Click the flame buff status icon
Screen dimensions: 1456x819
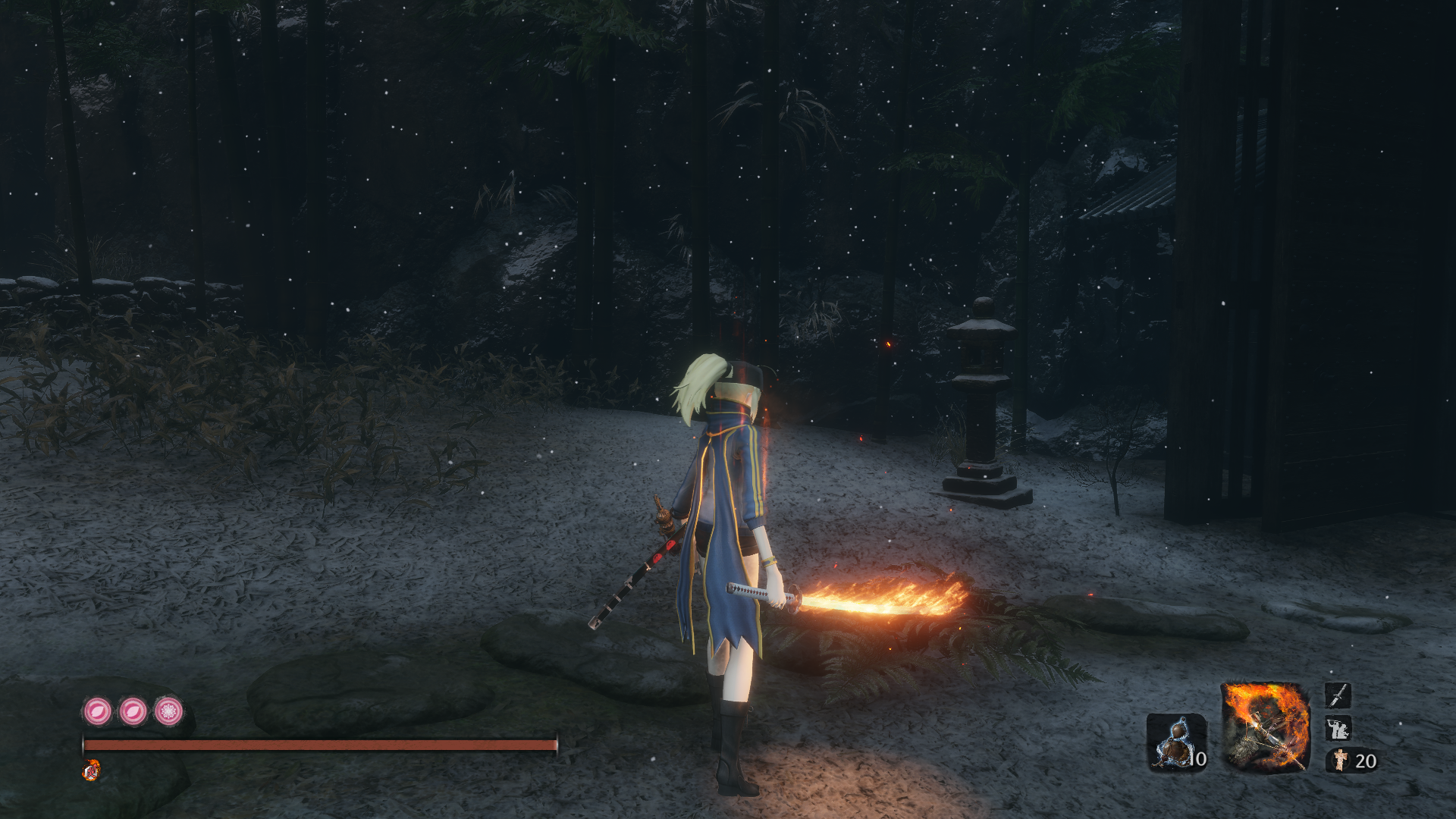click(x=91, y=771)
